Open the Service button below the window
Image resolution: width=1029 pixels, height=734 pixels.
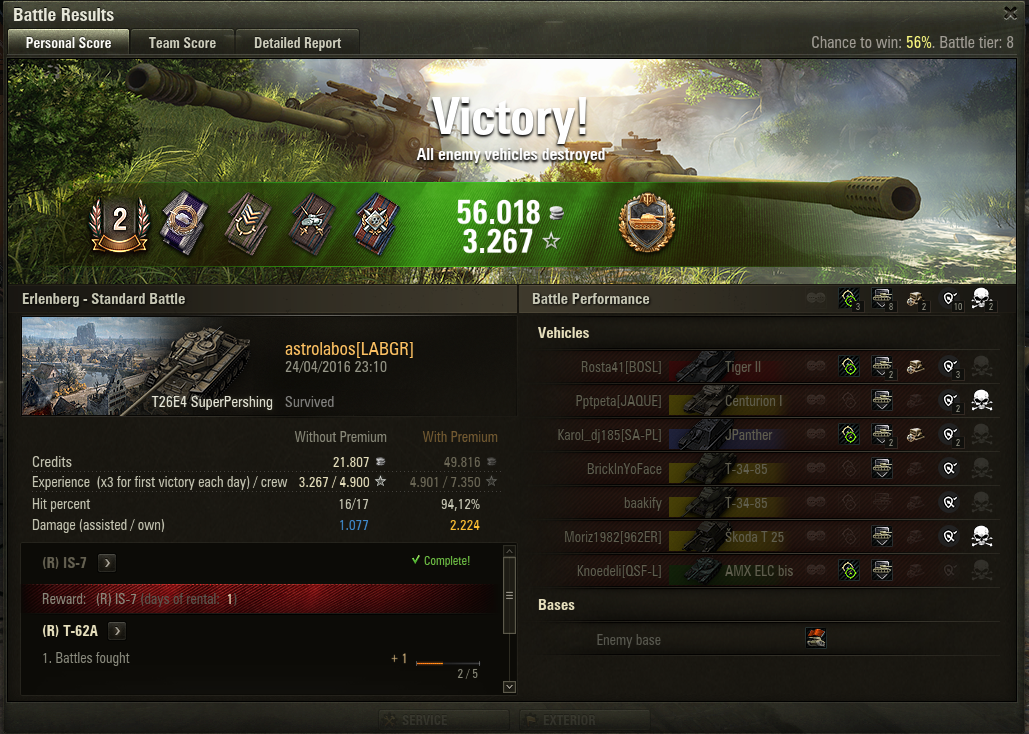pos(445,720)
